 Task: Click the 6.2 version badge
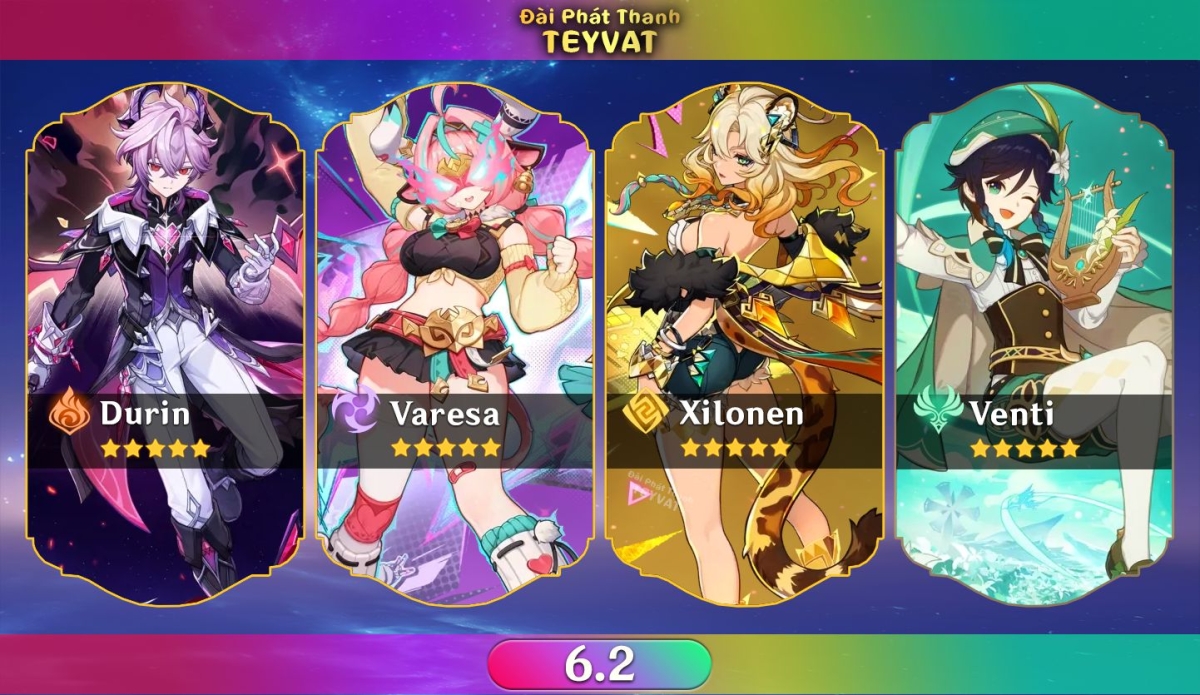600,663
